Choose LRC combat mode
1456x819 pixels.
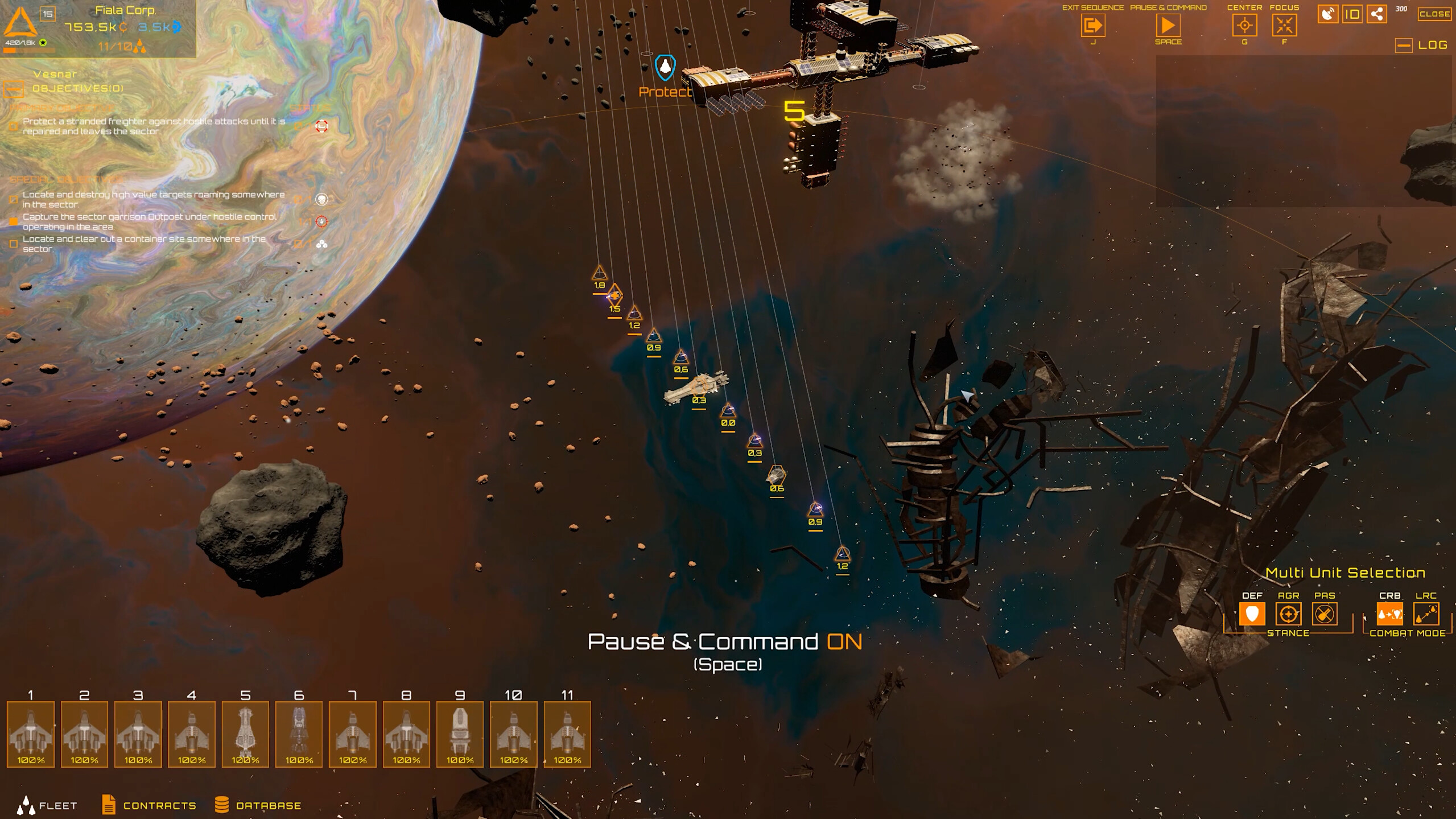point(1426,614)
